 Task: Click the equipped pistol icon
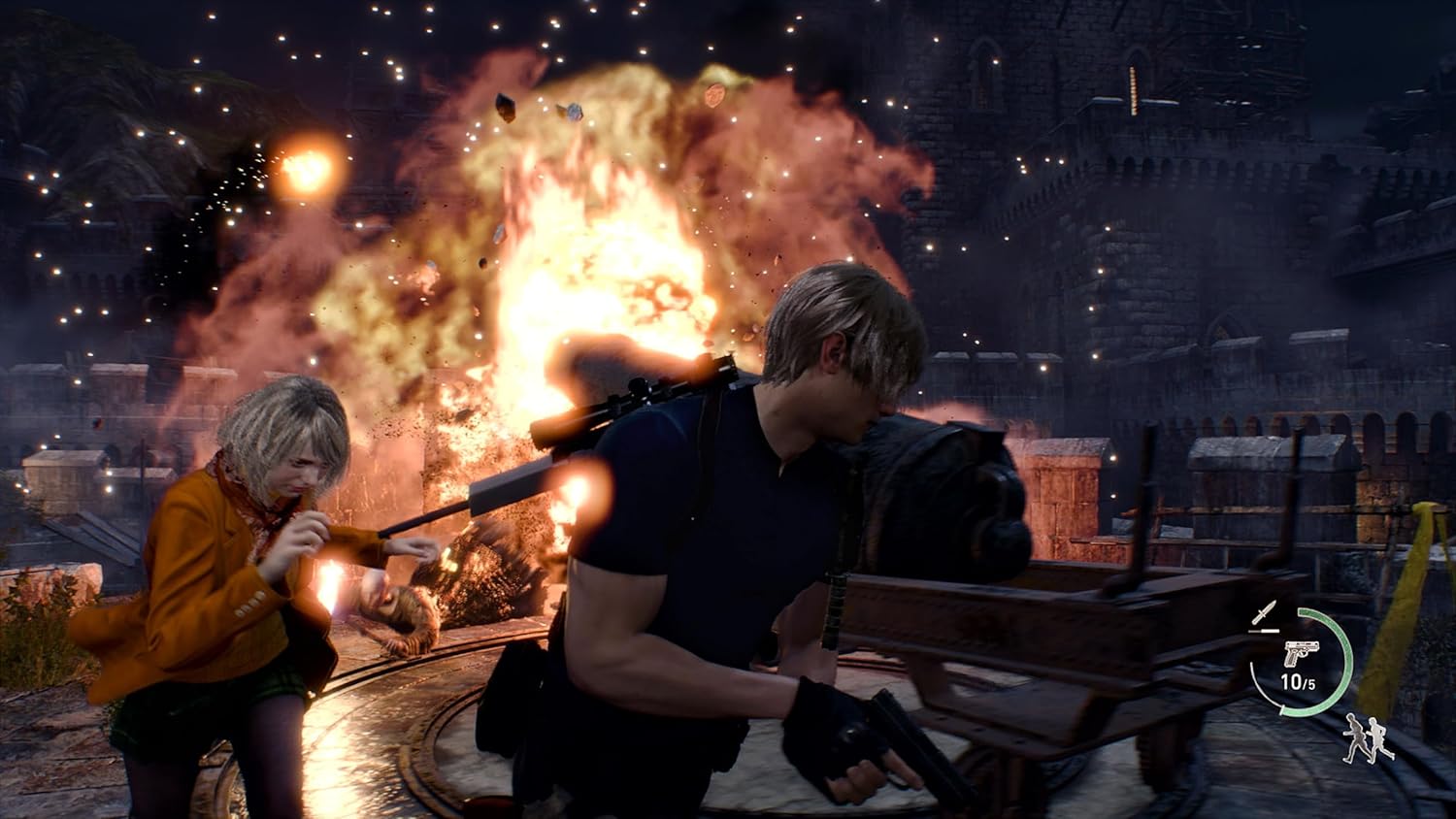[1303, 652]
